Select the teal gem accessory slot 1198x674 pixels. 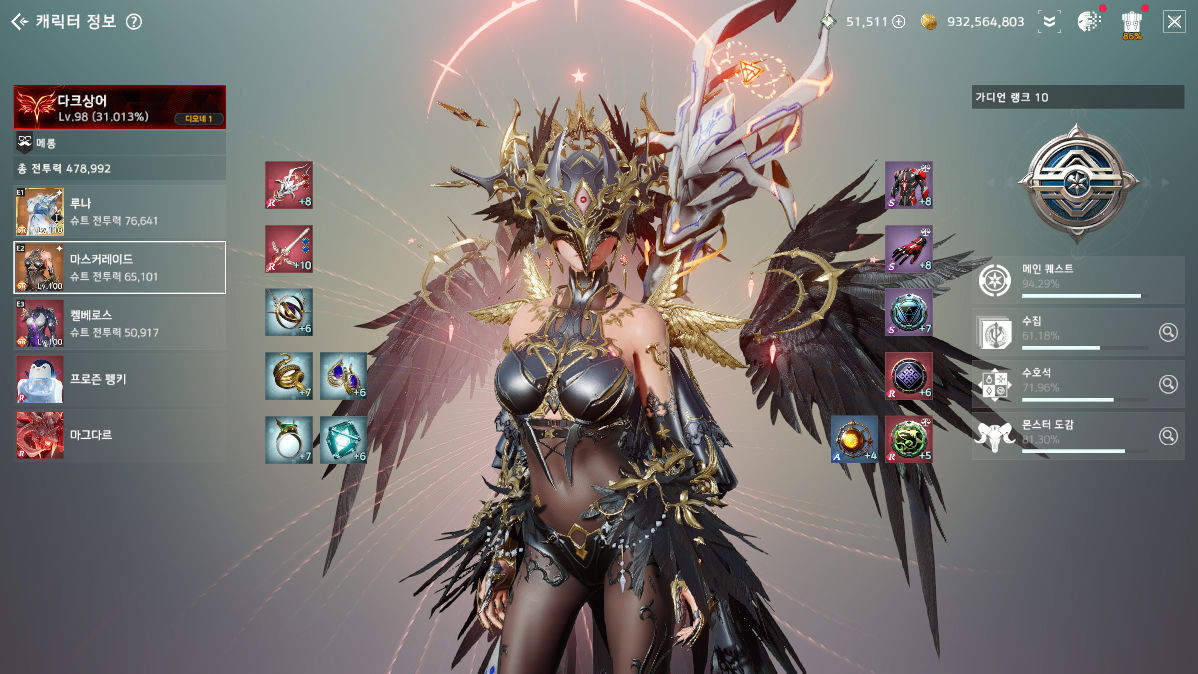(x=343, y=440)
